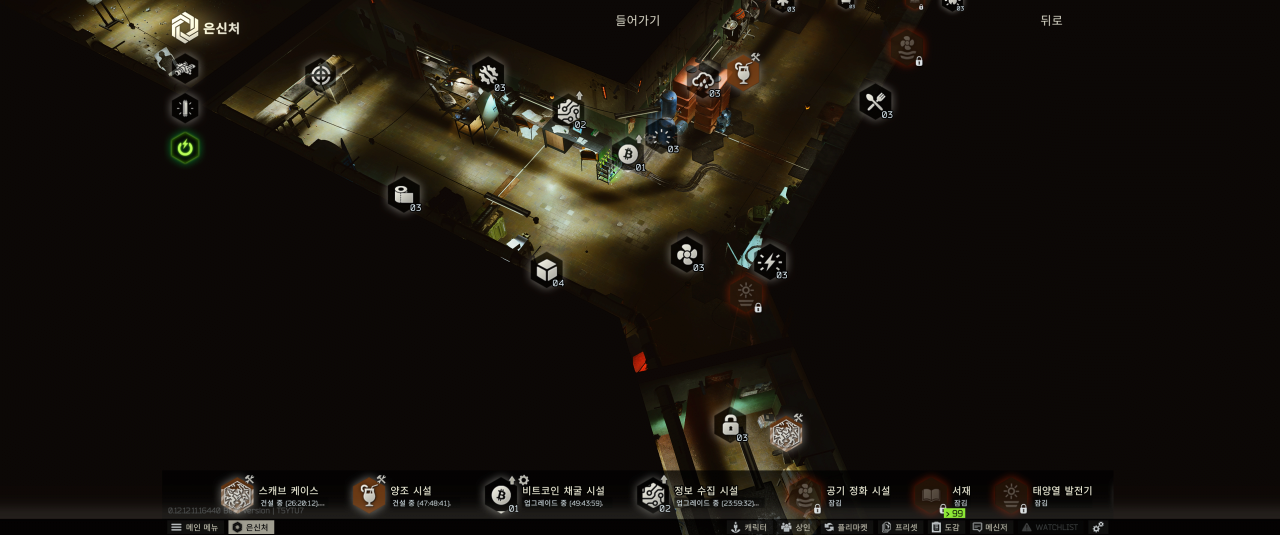
Task: Select the workbench gears icon
Action: coord(488,73)
